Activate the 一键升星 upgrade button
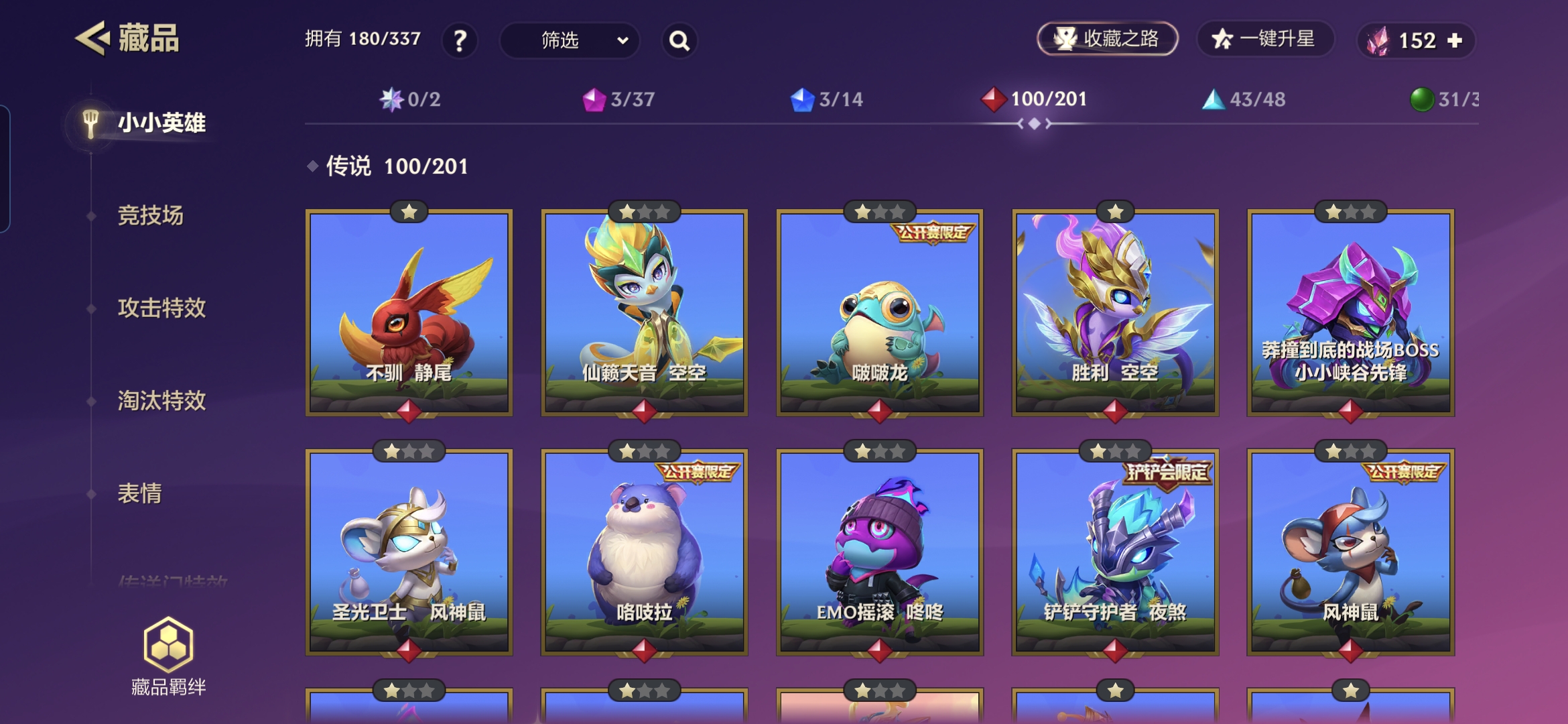 pyautogui.click(x=1264, y=39)
